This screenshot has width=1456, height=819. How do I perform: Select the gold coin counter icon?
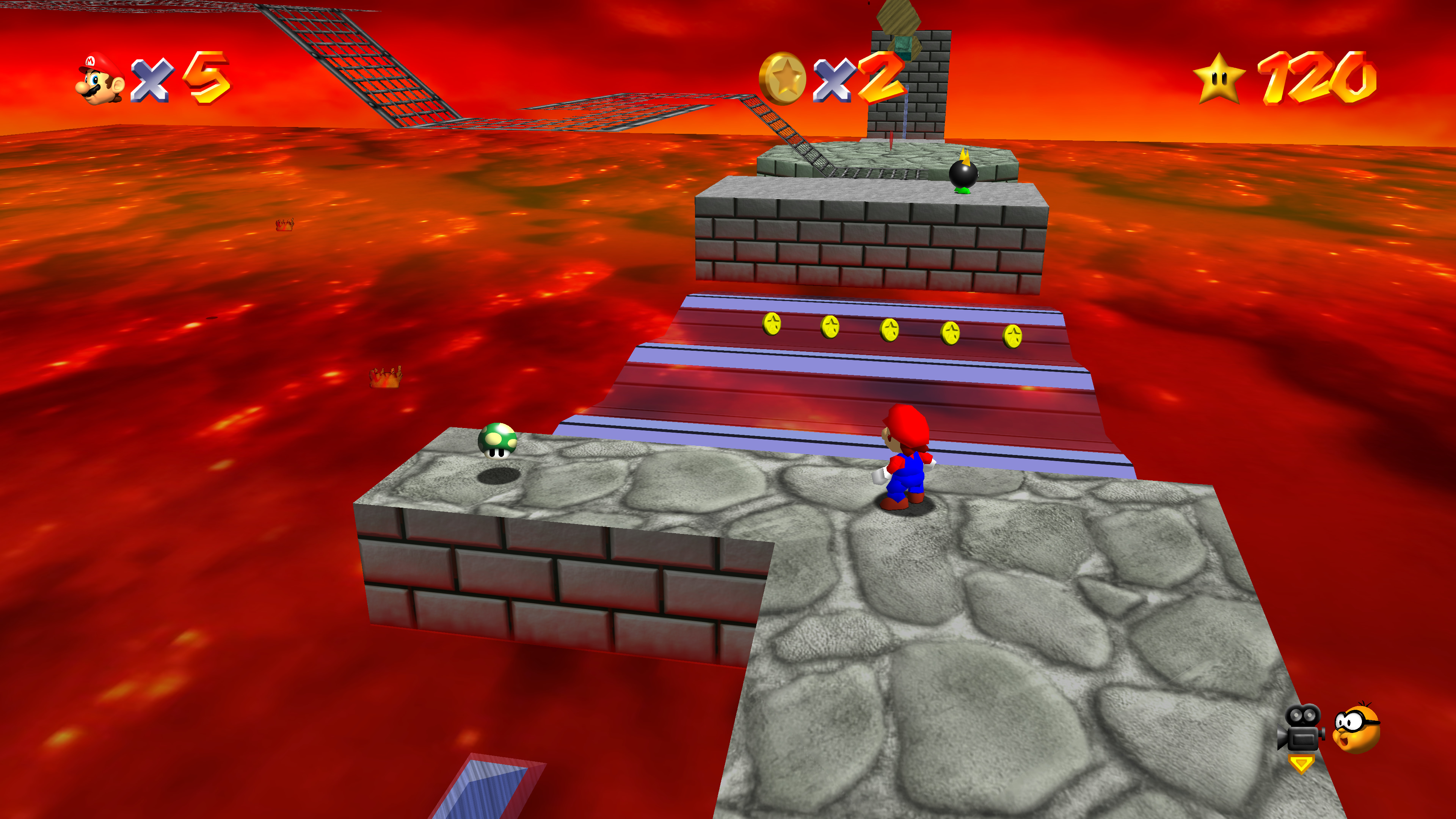(x=782, y=79)
